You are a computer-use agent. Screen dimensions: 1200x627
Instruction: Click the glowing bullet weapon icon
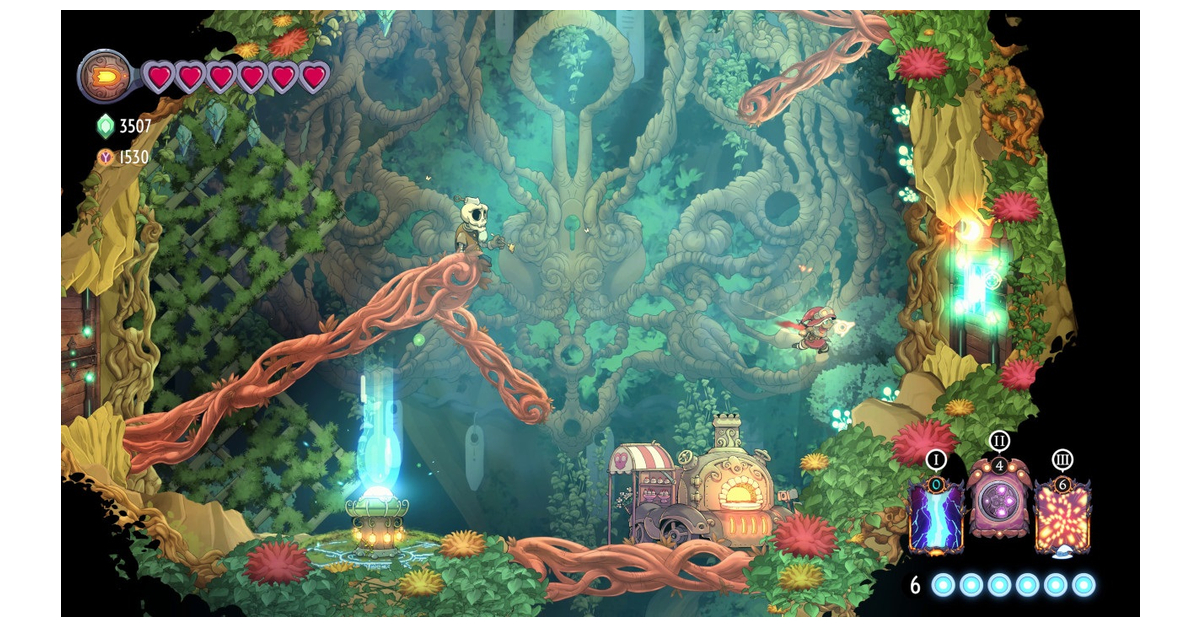pos(105,77)
